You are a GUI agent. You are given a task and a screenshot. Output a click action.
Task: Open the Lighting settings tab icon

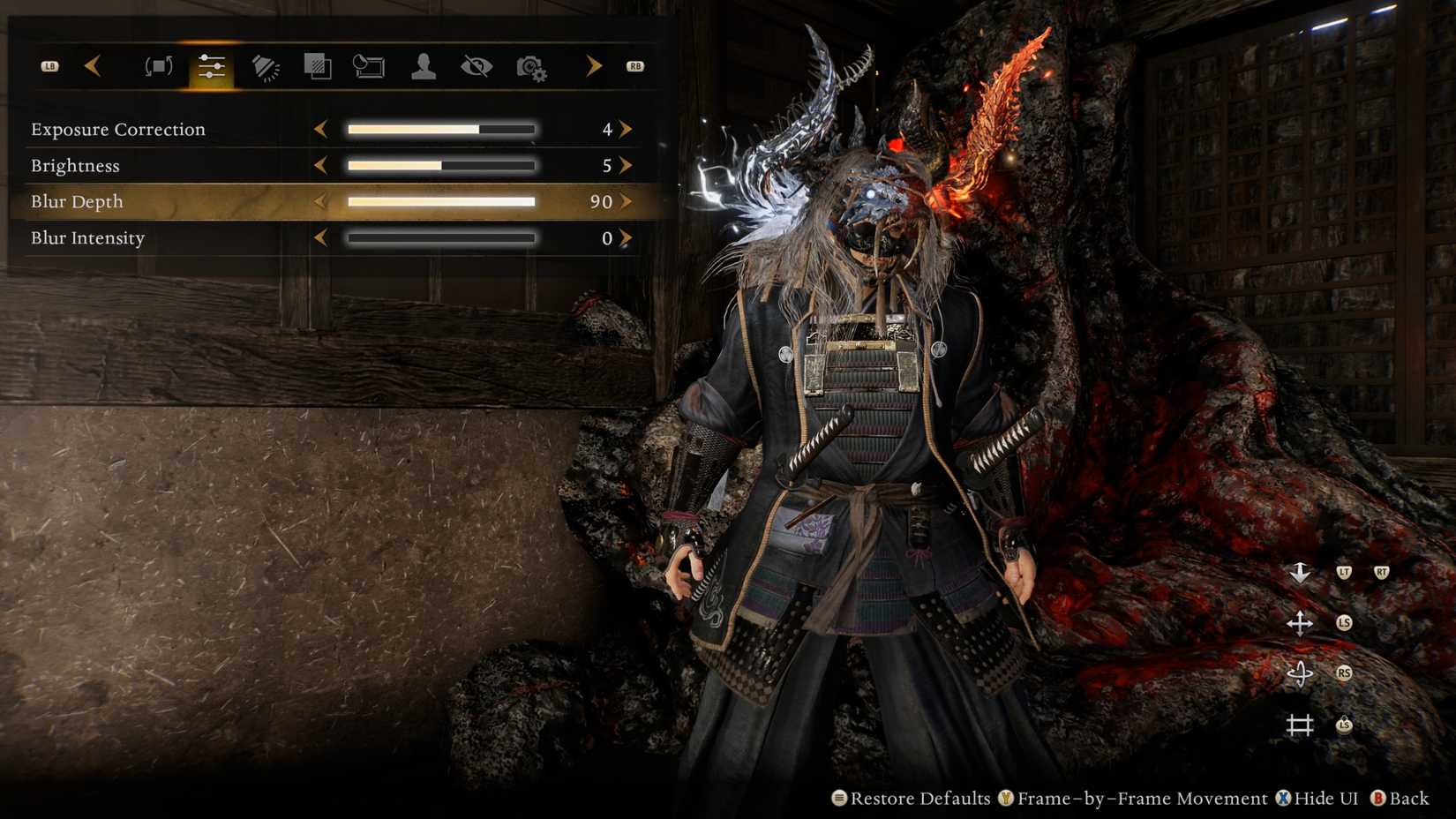[x=265, y=65]
